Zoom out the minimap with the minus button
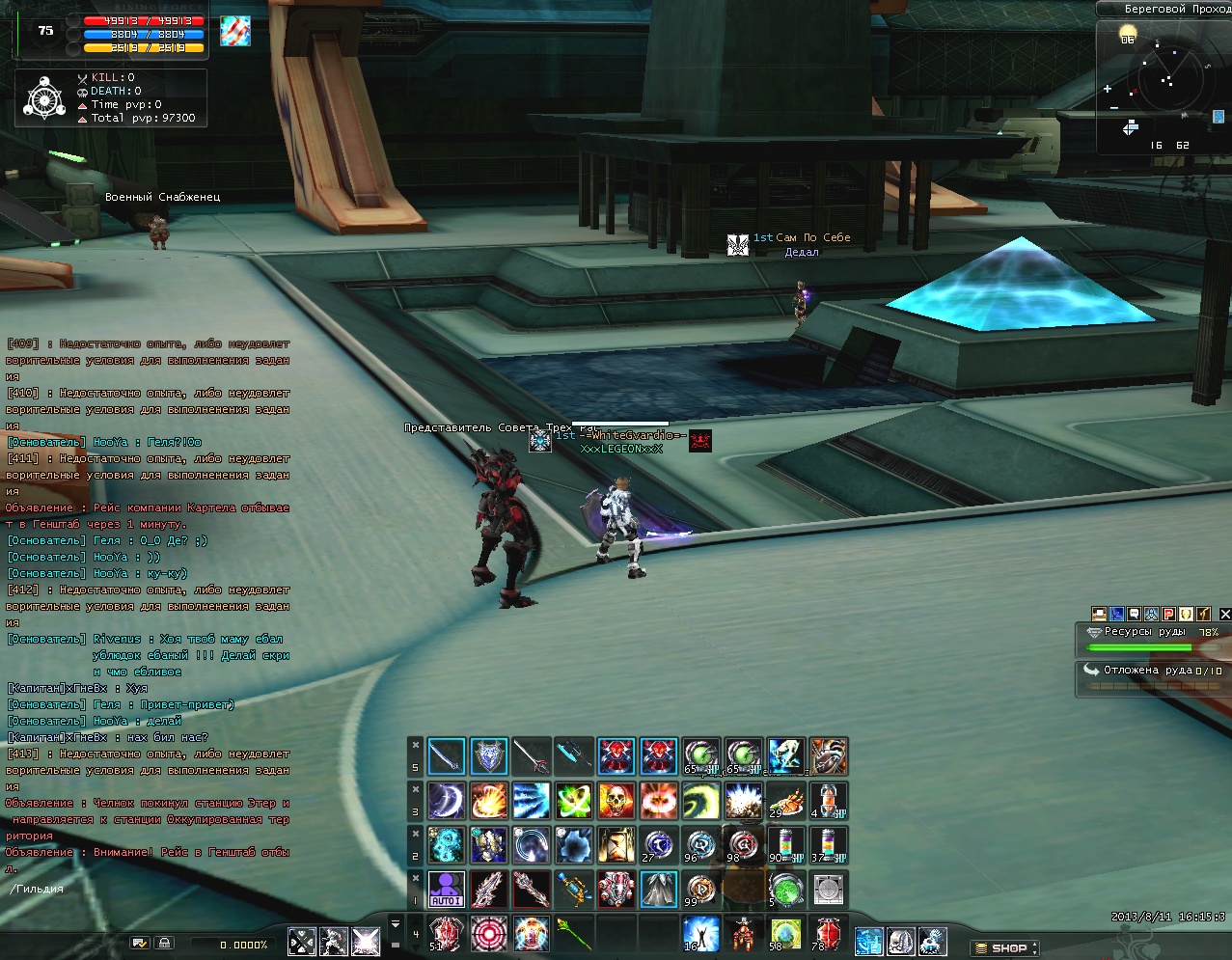 click(x=1114, y=106)
